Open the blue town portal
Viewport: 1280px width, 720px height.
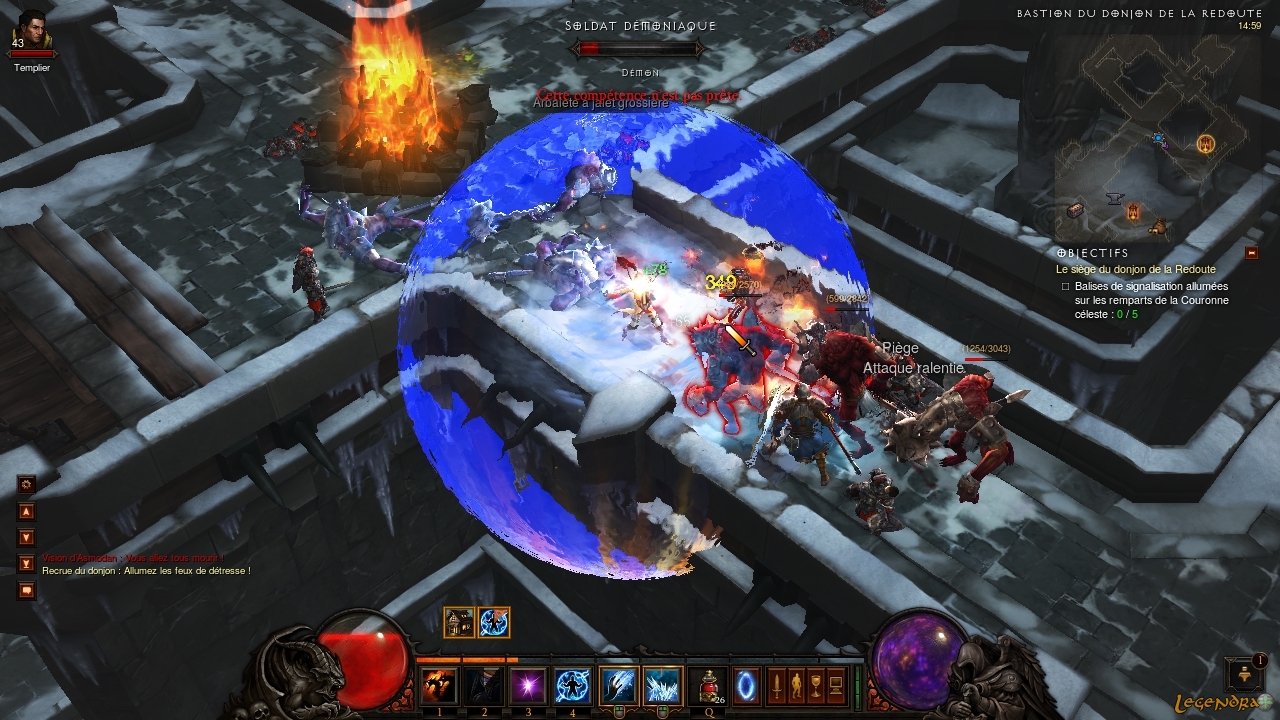[x=747, y=685]
